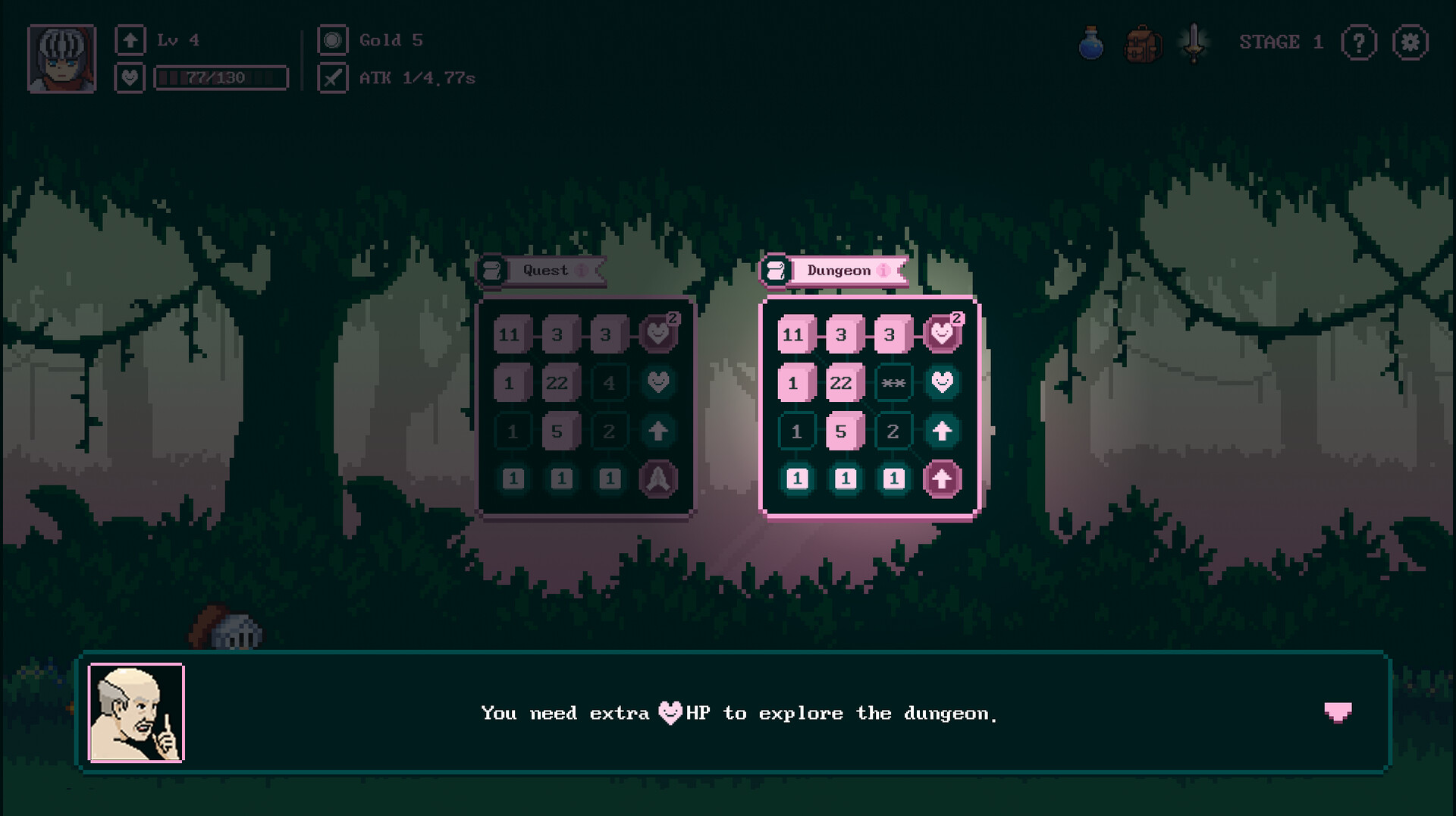Click the gold coin icon in the HUD
Screen dimensions: 1456x816
[x=331, y=41]
